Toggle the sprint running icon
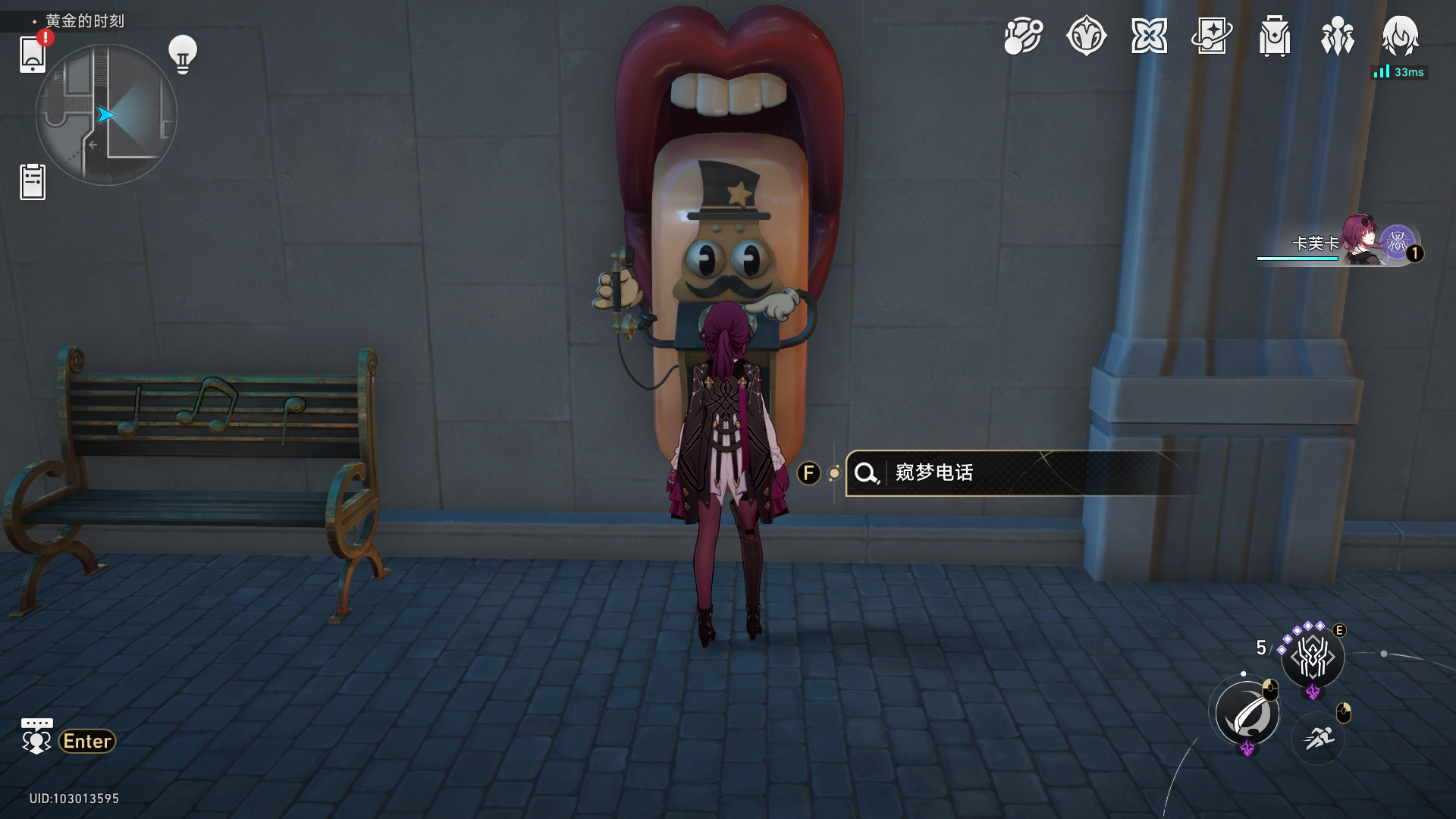This screenshot has height=819, width=1456. tap(1319, 737)
